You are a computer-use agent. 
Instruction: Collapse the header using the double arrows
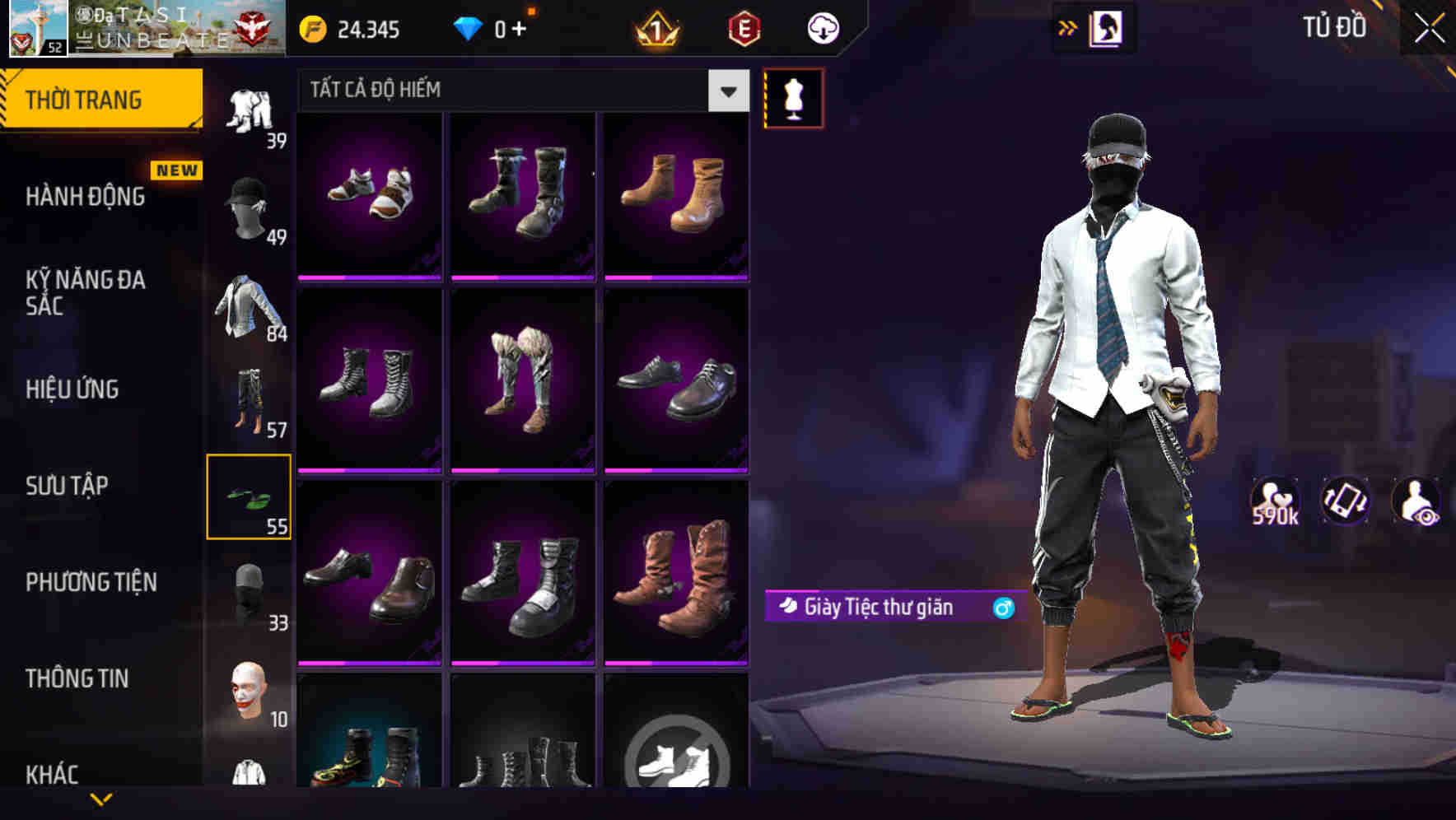coord(1068,26)
